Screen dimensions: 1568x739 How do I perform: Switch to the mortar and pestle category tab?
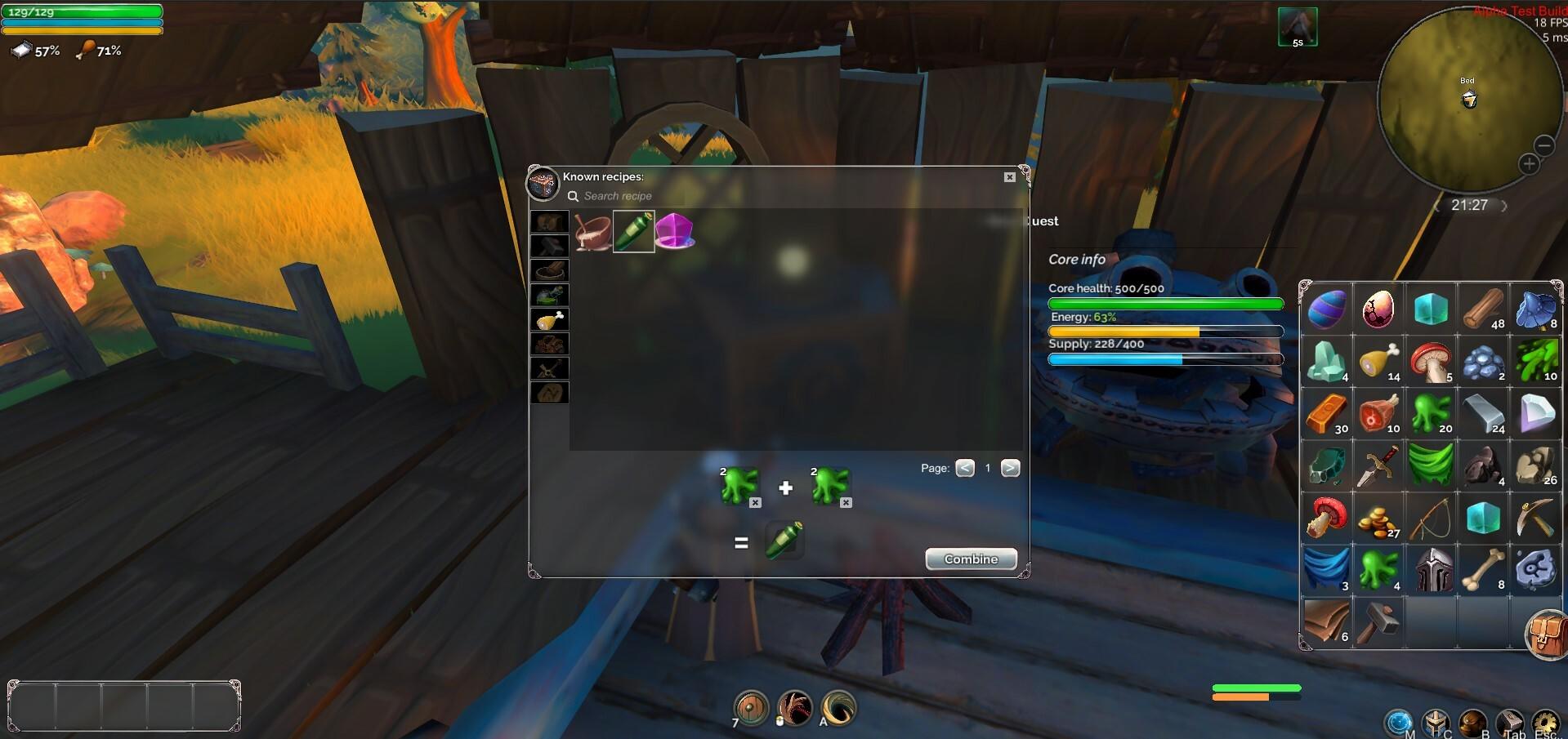[549, 270]
